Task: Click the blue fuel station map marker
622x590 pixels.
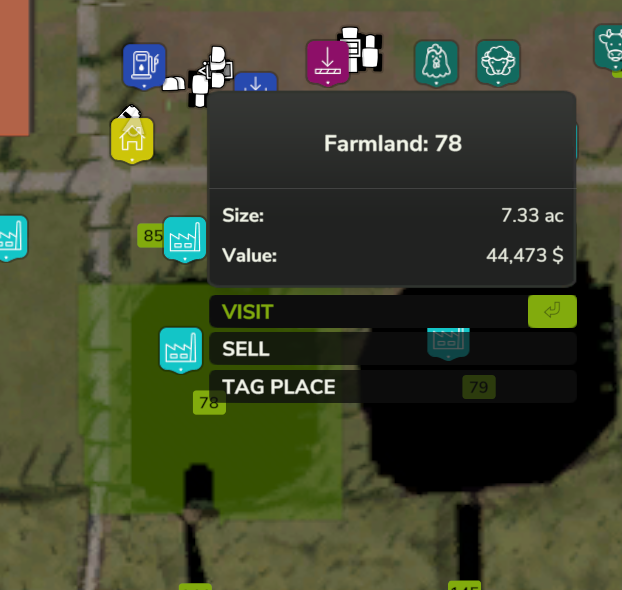Action: (144, 65)
